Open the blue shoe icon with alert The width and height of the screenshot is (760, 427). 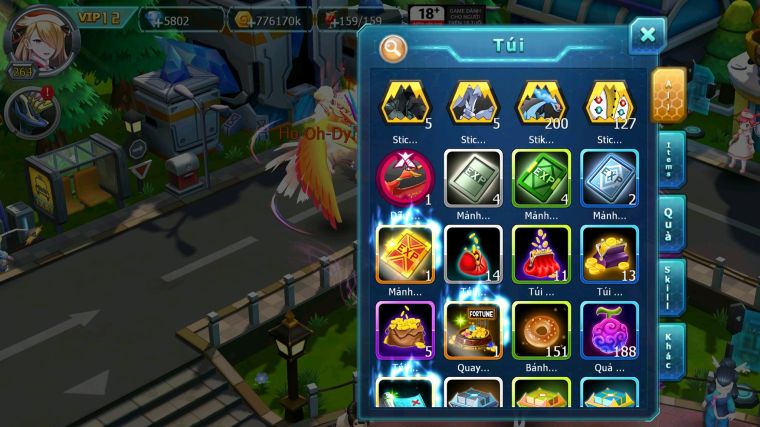(x=29, y=111)
